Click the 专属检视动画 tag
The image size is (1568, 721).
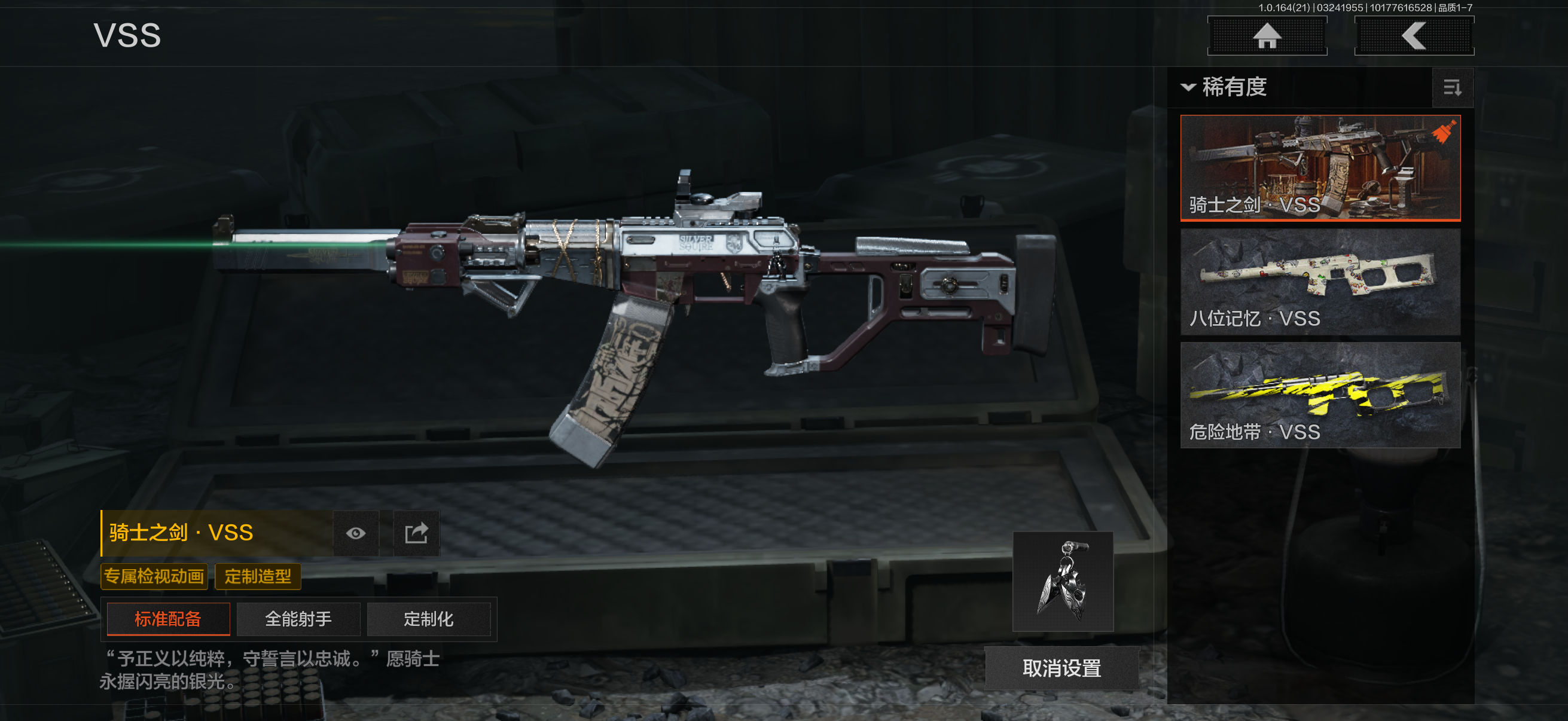154,576
